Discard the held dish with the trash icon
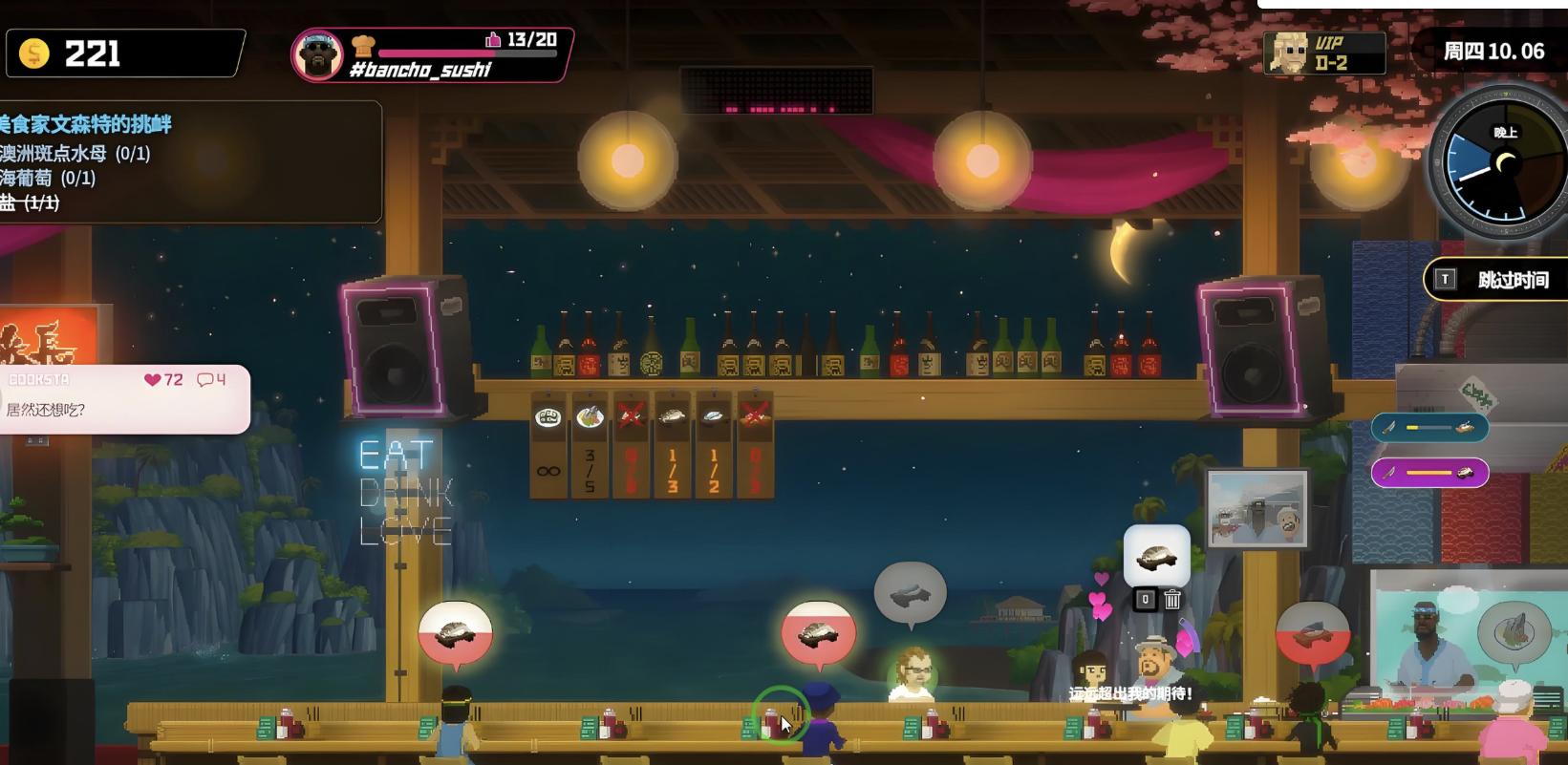Screen dimensions: 1568x765 coord(1172,600)
